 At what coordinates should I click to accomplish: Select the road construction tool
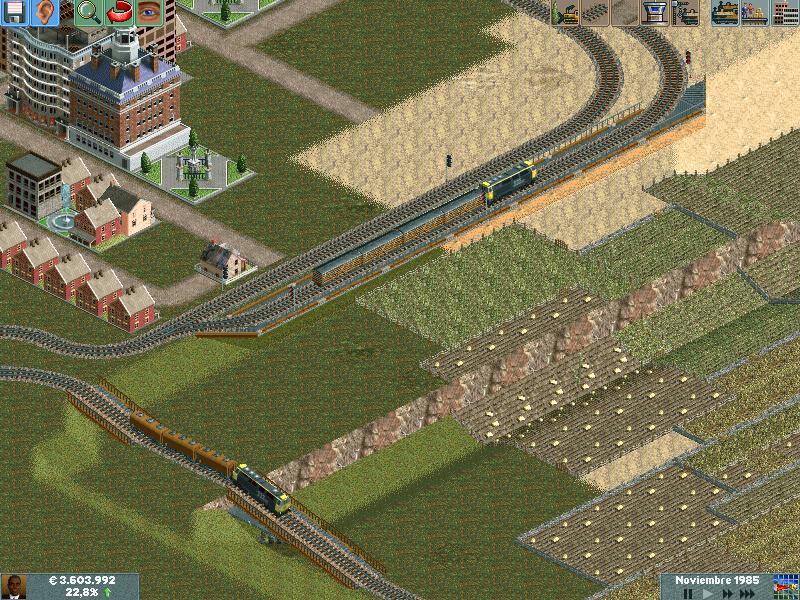pyautogui.click(x=627, y=12)
